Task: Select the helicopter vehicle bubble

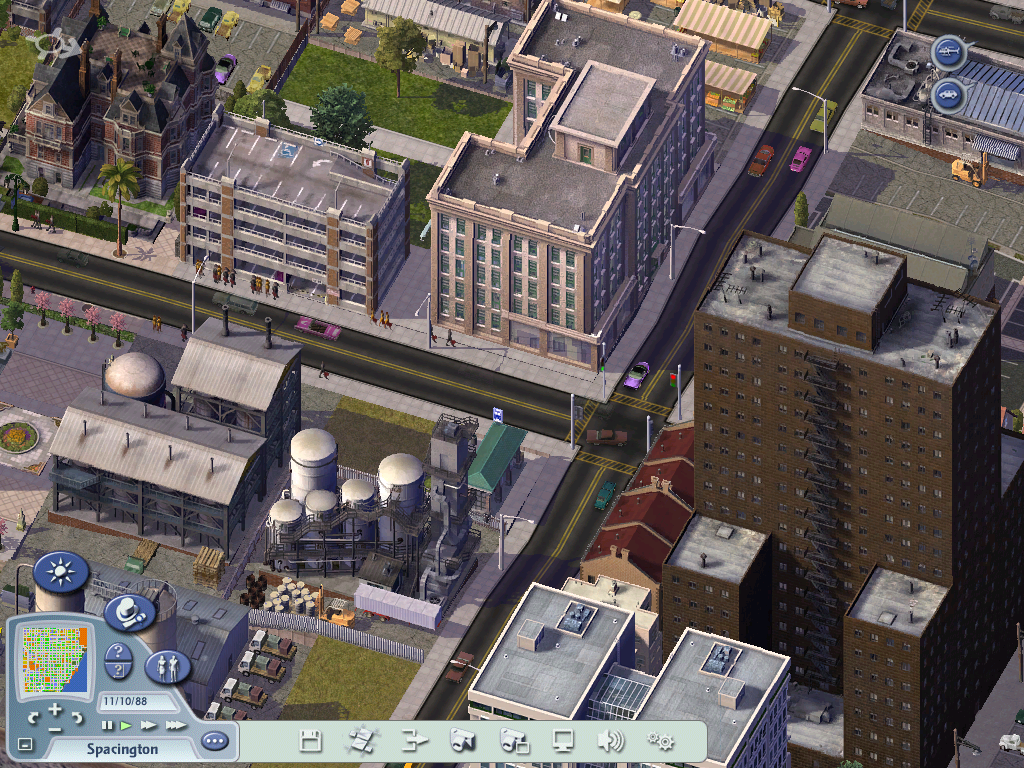Action: point(948,50)
